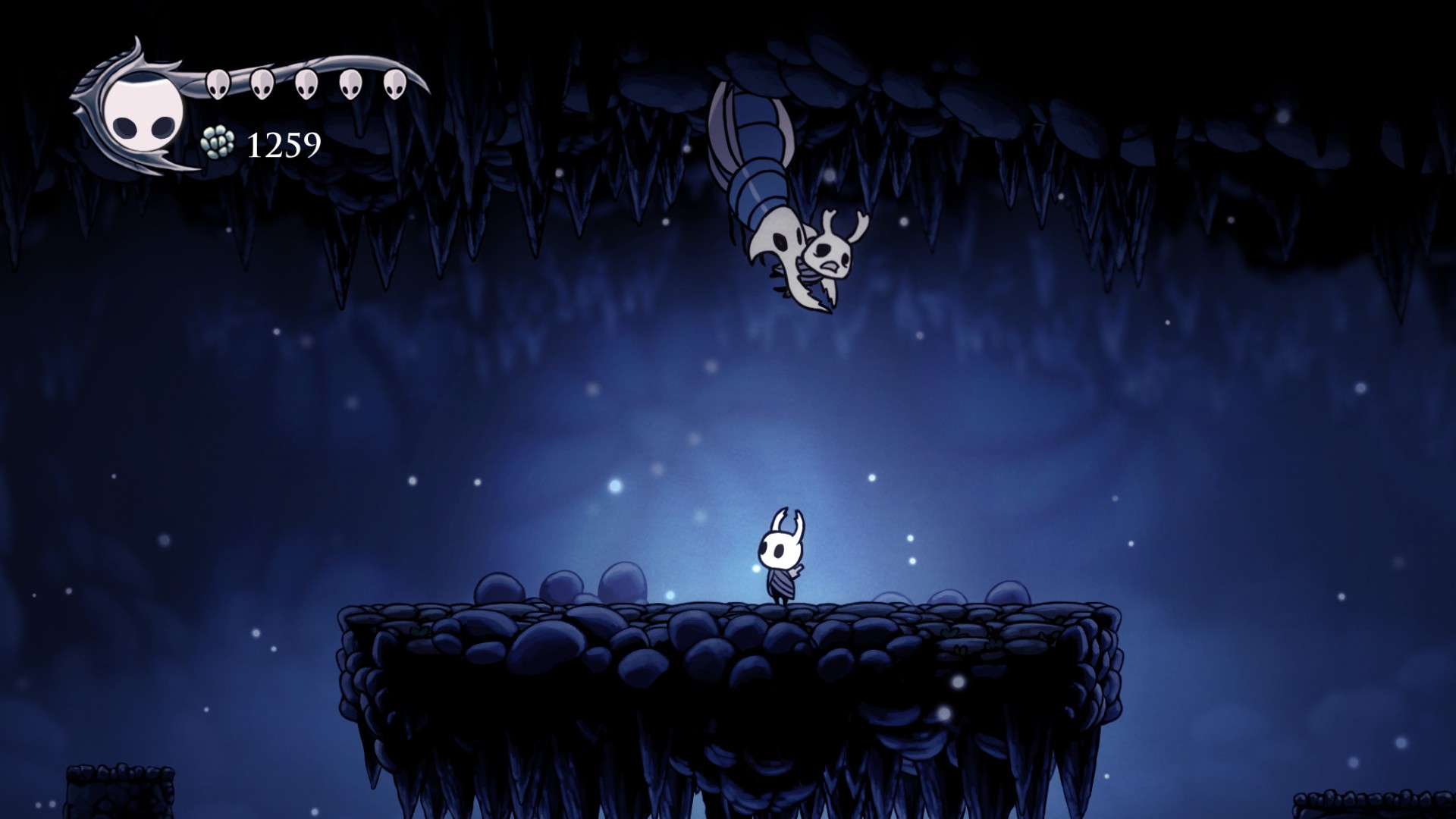This screenshot has width=1456, height=819.
Task: Click the Geo currency cluster icon
Action: [218, 142]
